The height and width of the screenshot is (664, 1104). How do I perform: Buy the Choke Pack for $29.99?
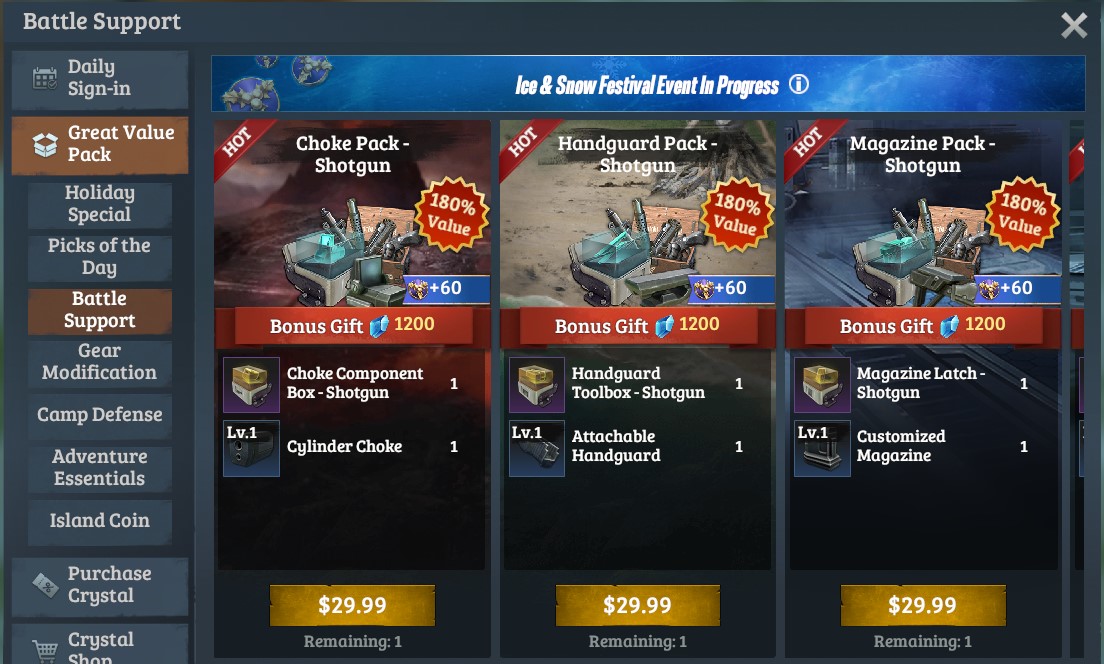(352, 605)
